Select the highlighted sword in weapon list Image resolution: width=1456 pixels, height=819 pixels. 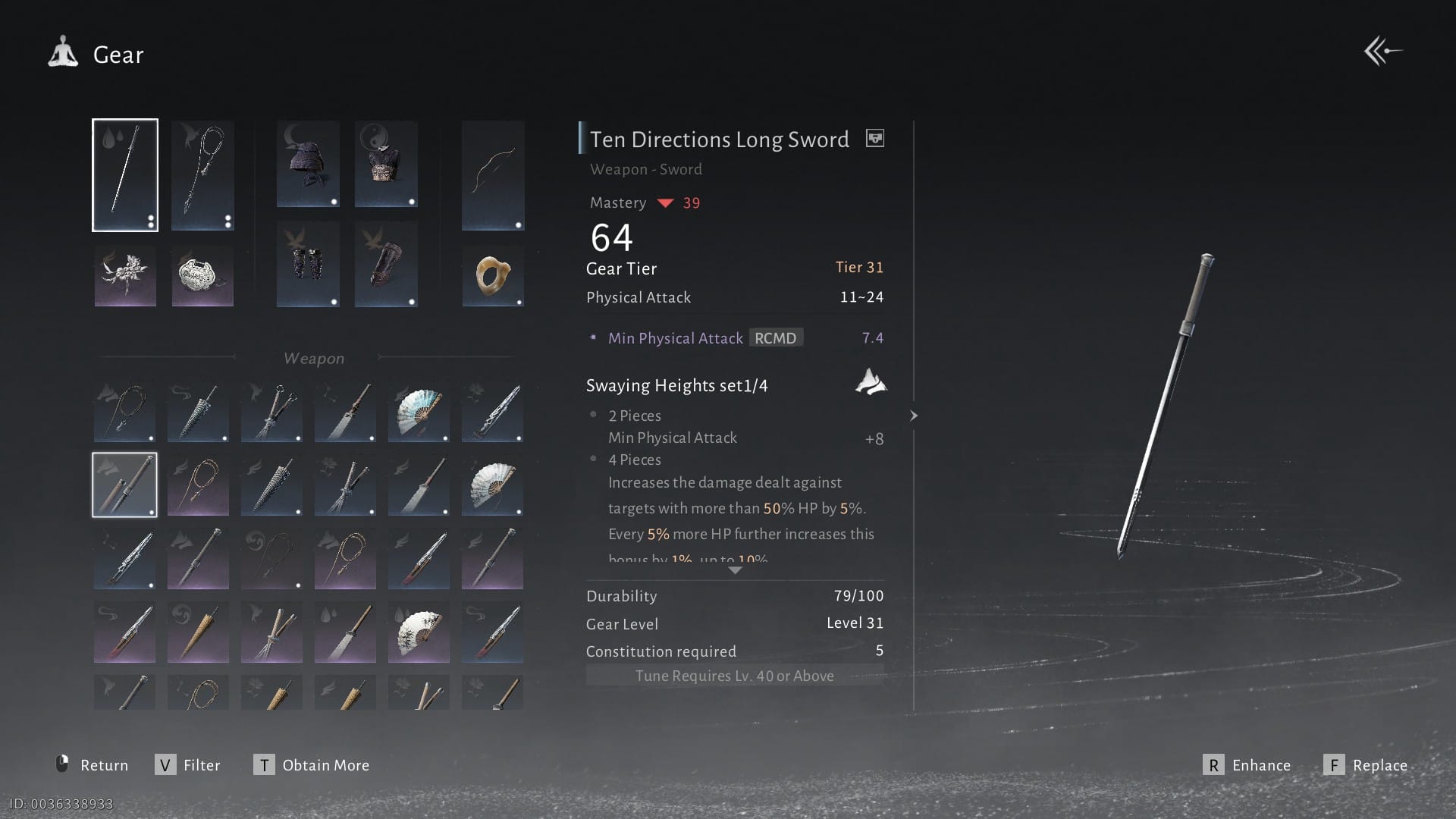[124, 485]
